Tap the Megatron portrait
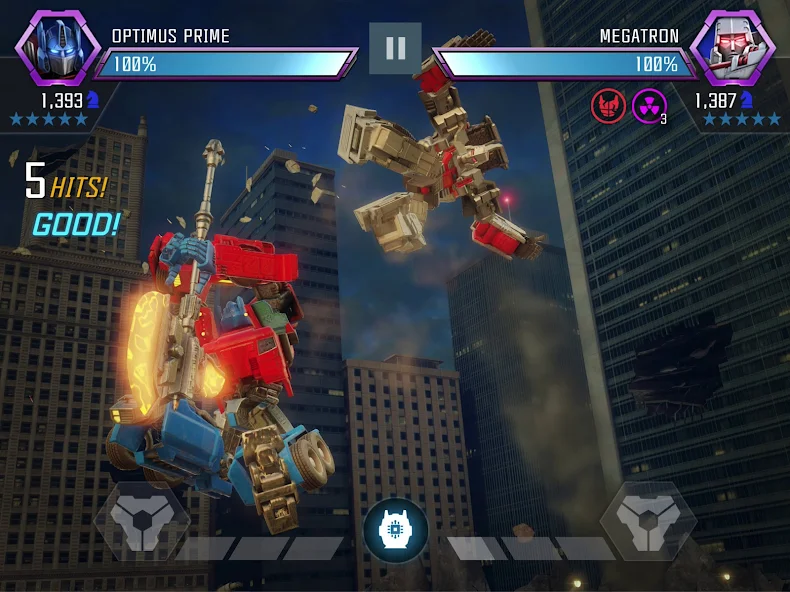 click(733, 48)
